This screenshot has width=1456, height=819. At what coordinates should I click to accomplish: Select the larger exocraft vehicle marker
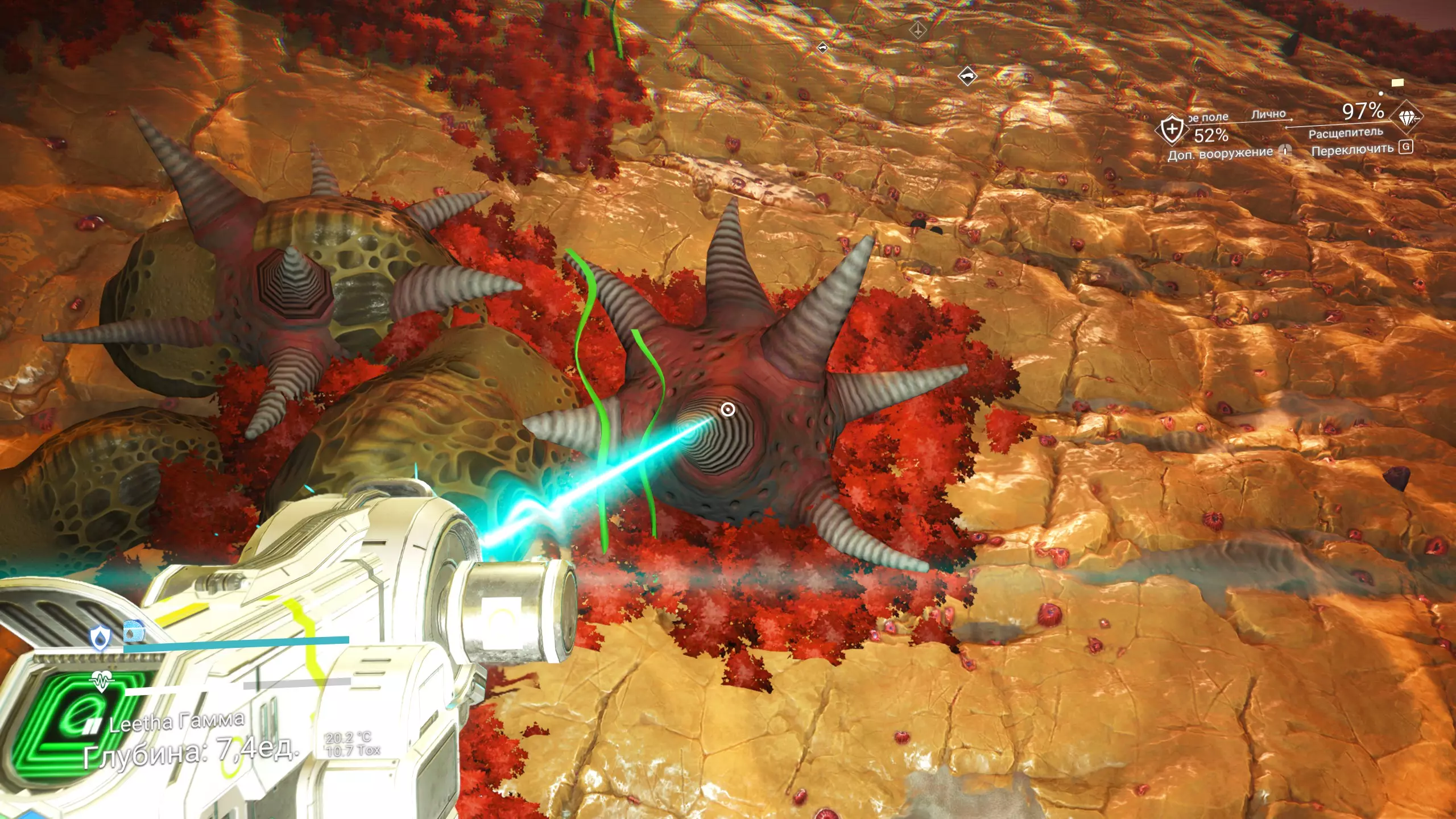tap(967, 76)
